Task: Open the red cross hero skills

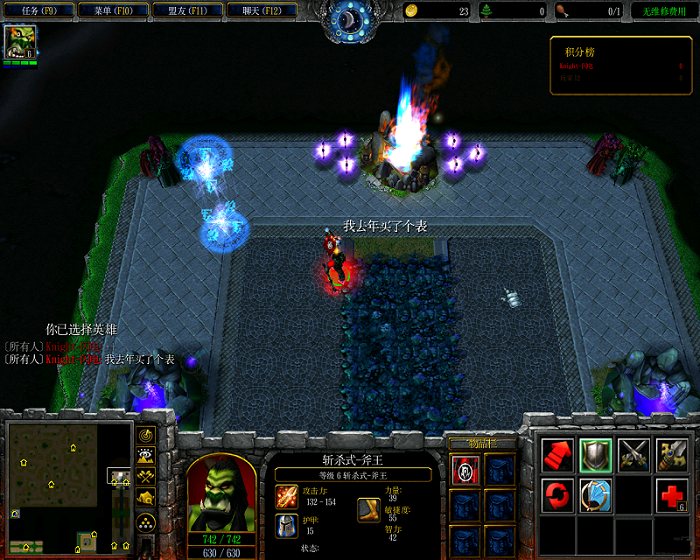Action: point(672,494)
